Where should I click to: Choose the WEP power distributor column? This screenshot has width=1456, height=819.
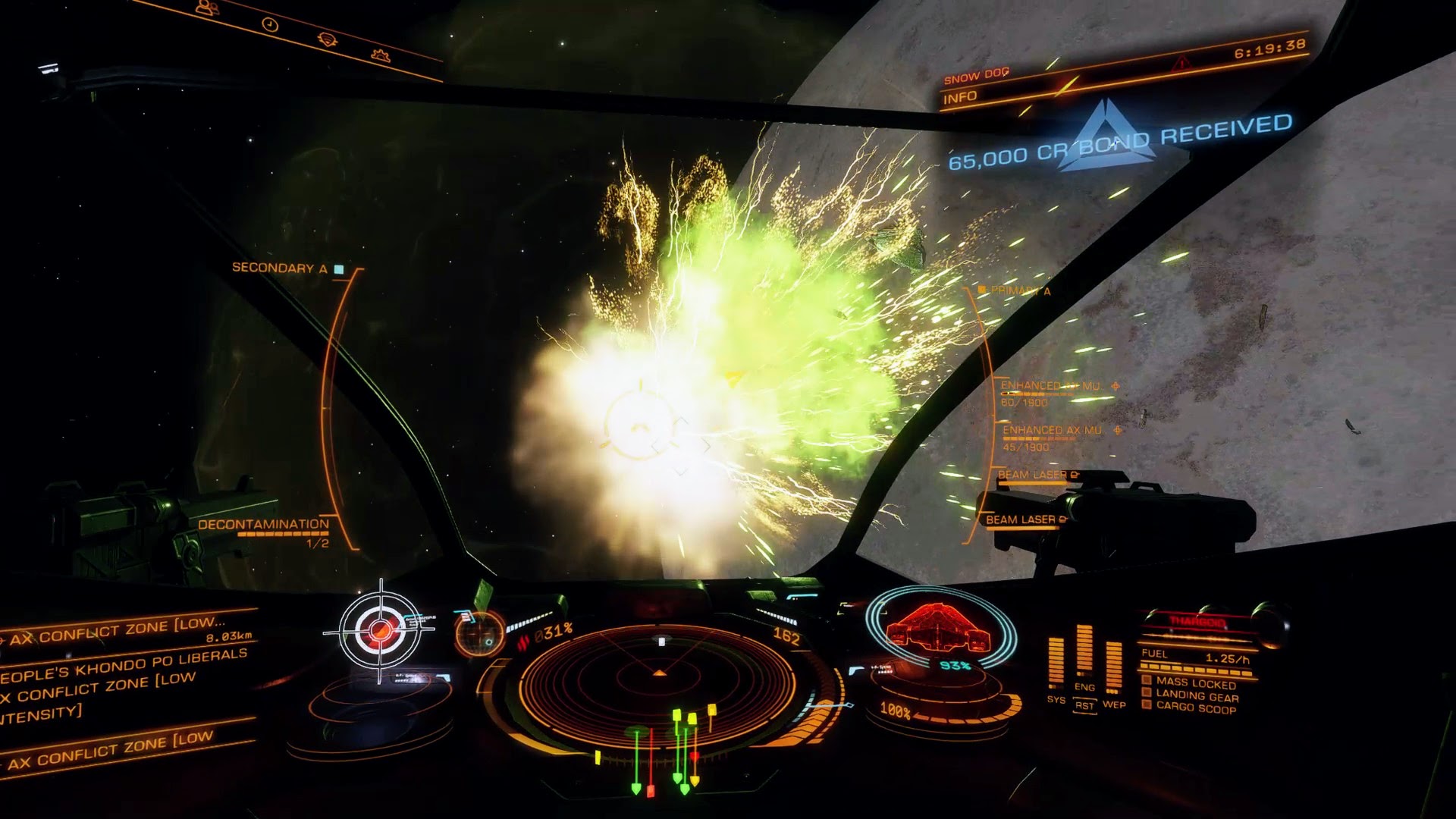1113,666
